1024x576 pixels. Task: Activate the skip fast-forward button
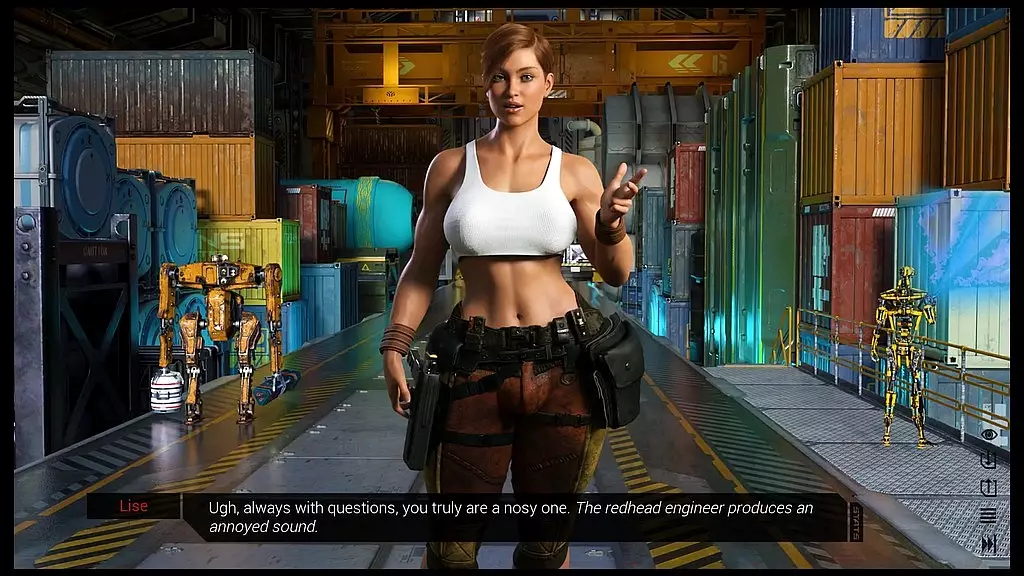tap(989, 543)
